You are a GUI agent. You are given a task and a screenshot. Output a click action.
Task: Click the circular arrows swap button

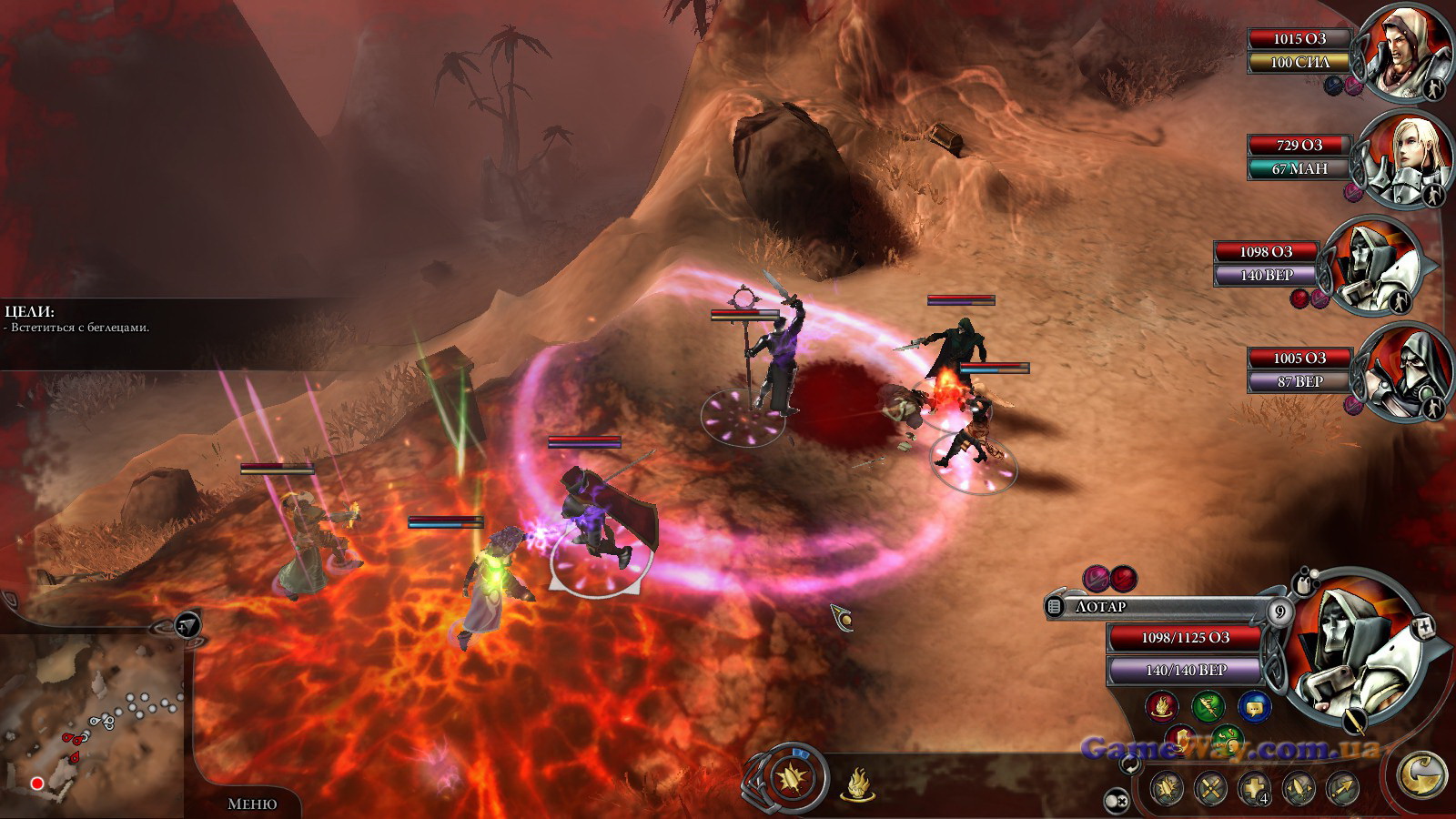click(1130, 764)
